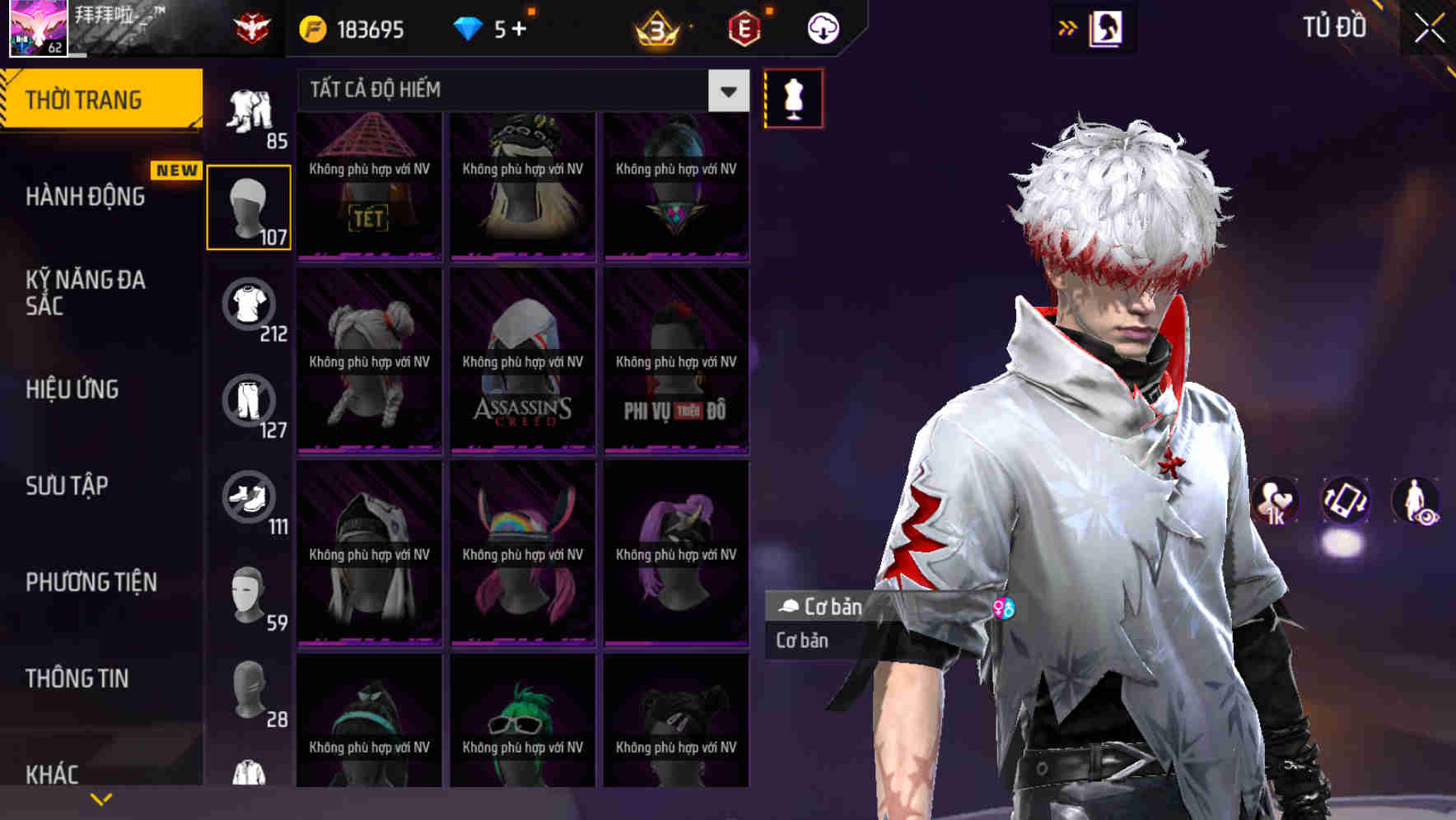The image size is (1456, 820).
Task: Select the shoes category icon showing 111
Action: [x=250, y=495]
